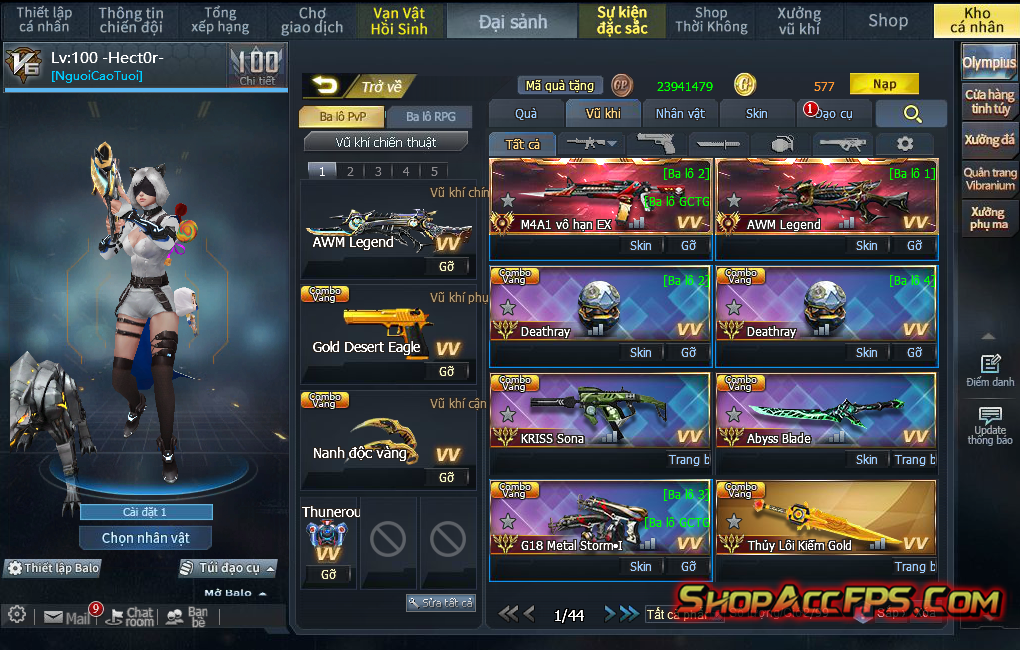Open Thiết lập Balo settings
1020x650 pixels.
tap(54, 568)
